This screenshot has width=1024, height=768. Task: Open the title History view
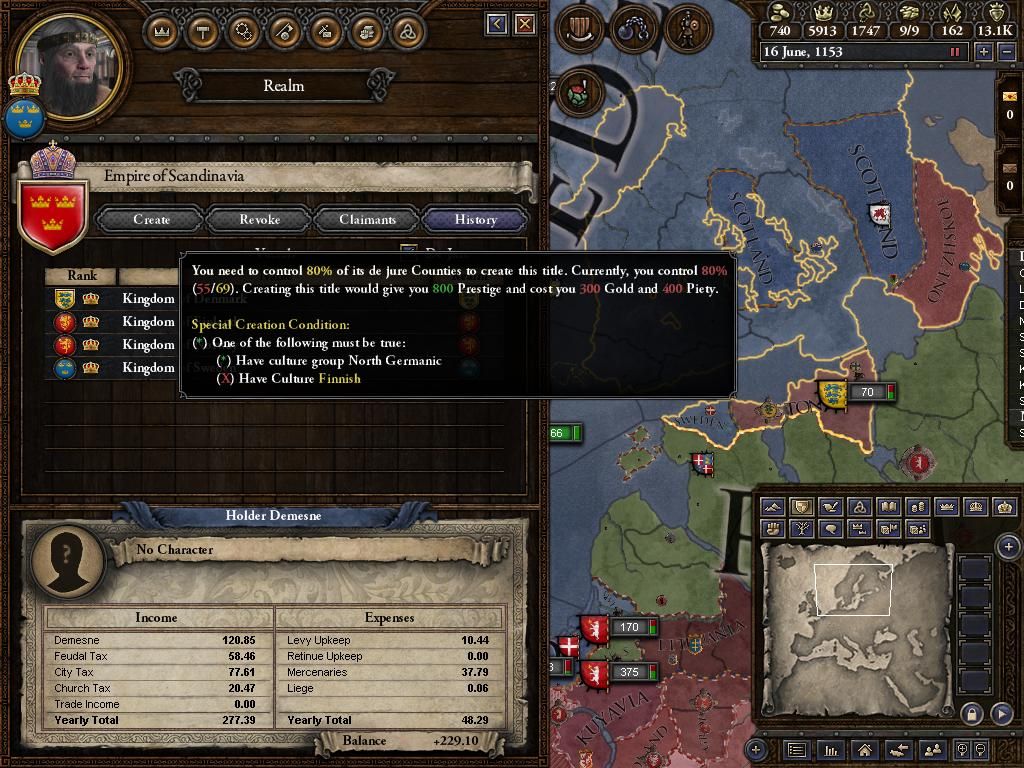click(x=475, y=219)
